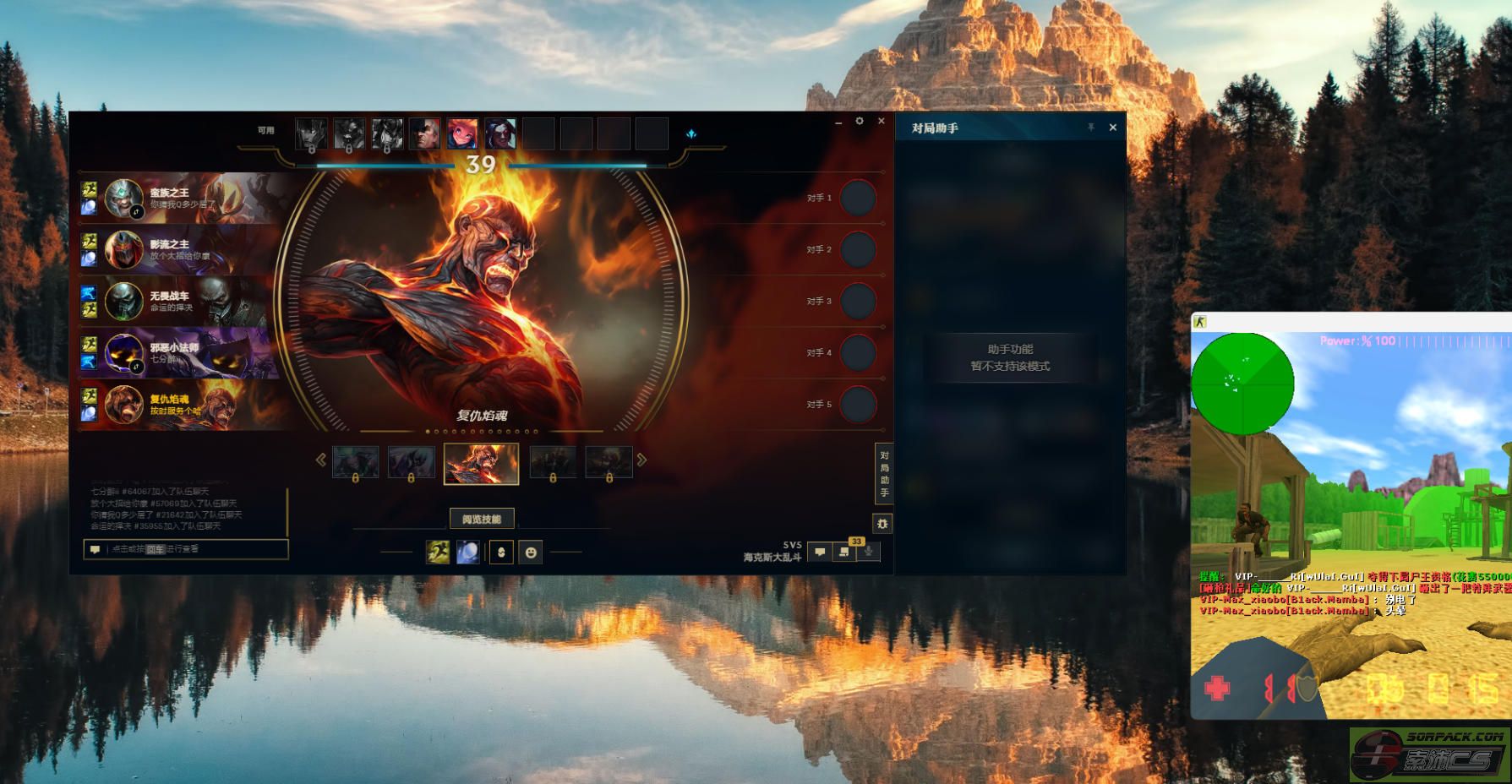This screenshot has height=784, width=1512.
Task: Click the blue reroll icon beside the bench
Action: pos(691,134)
